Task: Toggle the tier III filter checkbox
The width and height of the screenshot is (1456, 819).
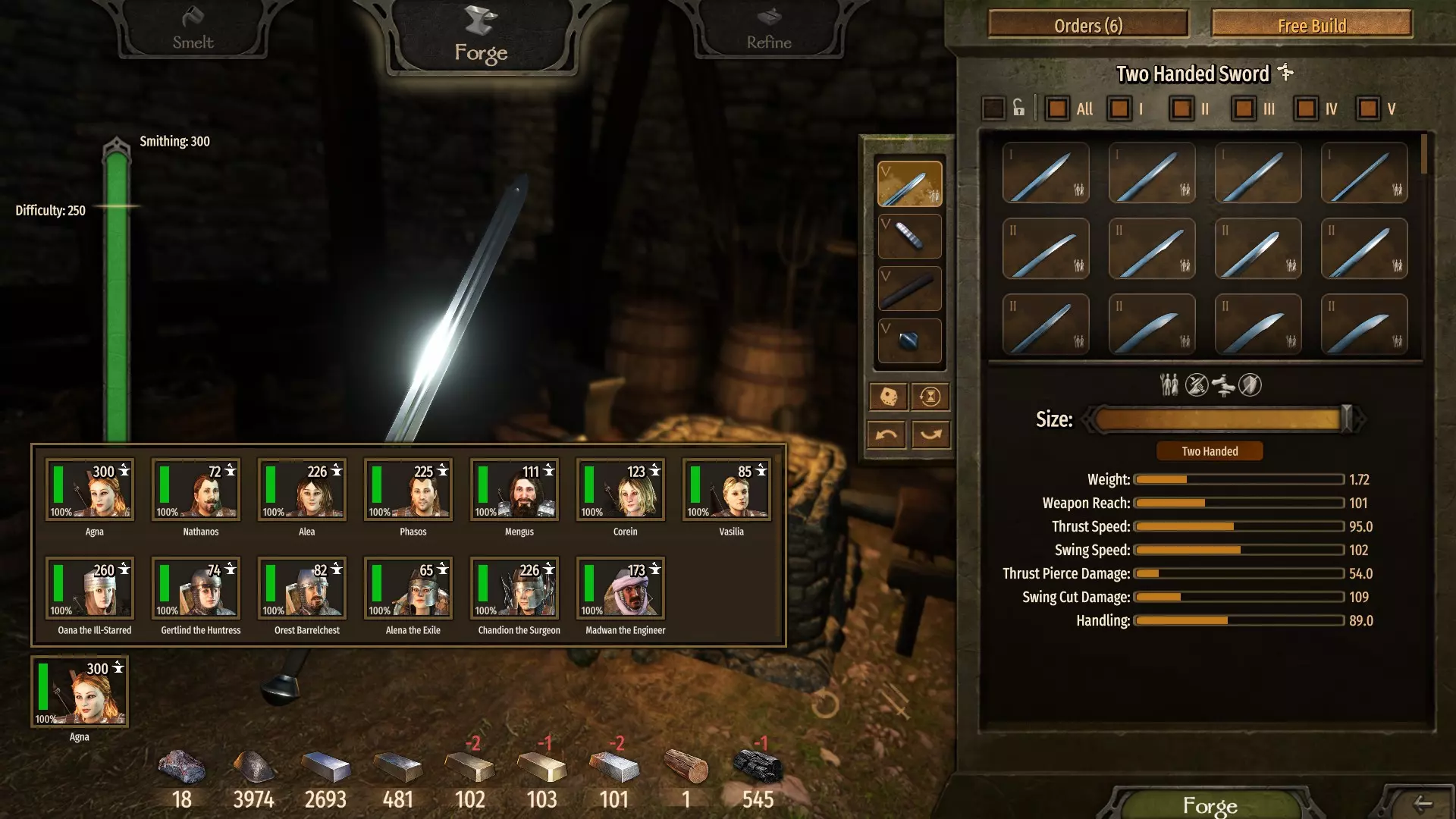Action: click(1244, 108)
